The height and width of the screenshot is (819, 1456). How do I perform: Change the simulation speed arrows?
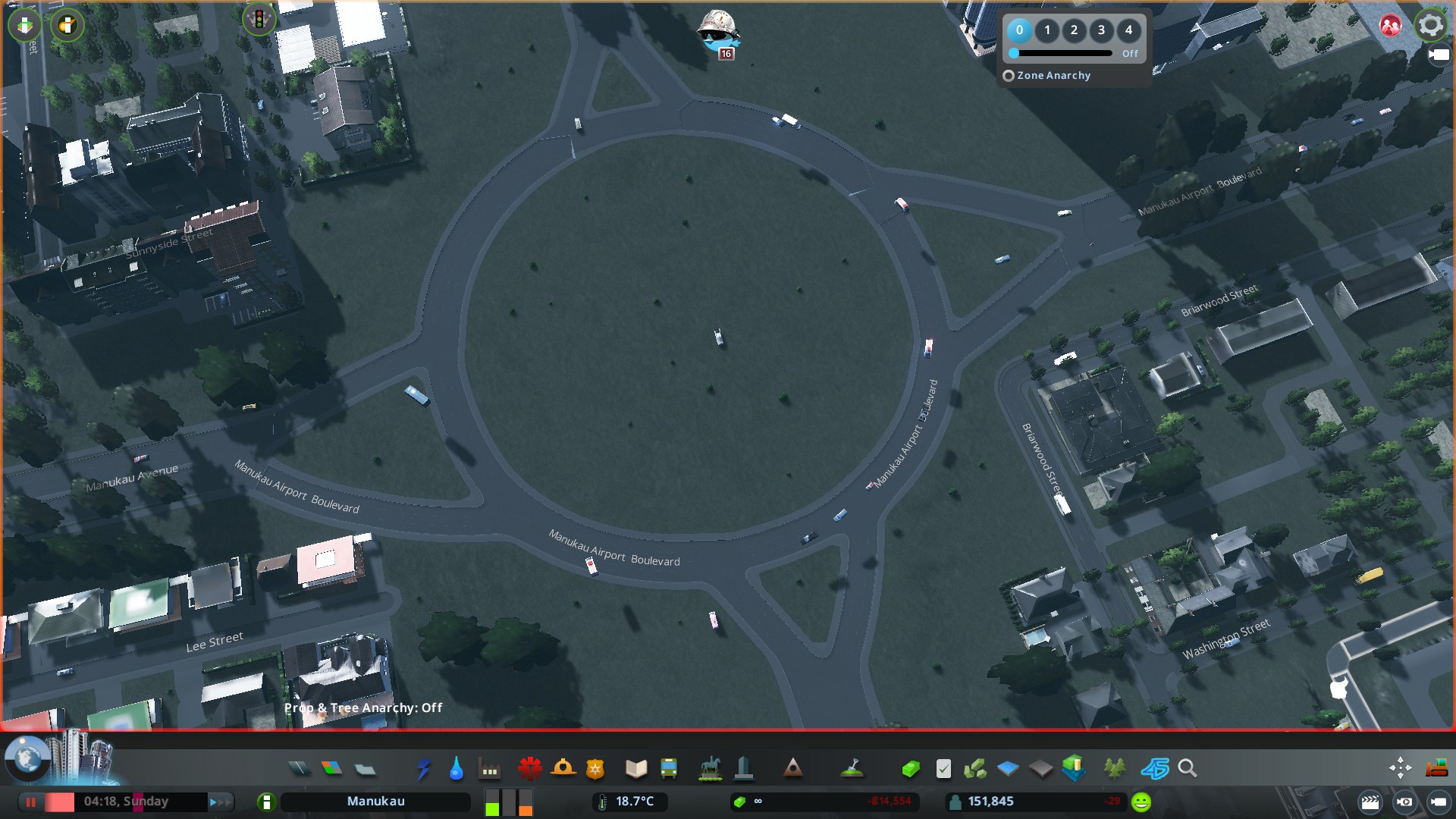pyautogui.click(x=220, y=802)
